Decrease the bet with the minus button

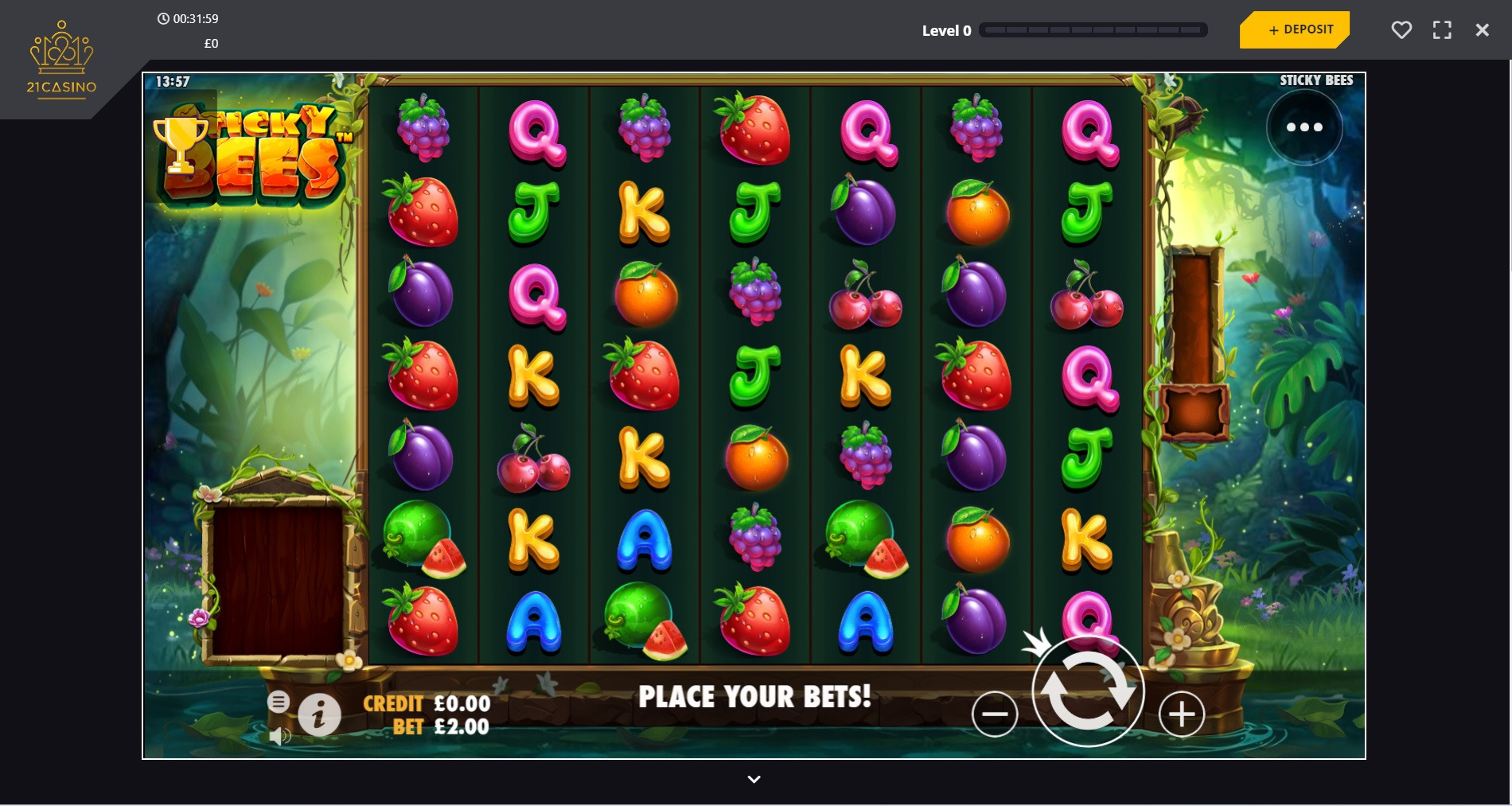(997, 714)
